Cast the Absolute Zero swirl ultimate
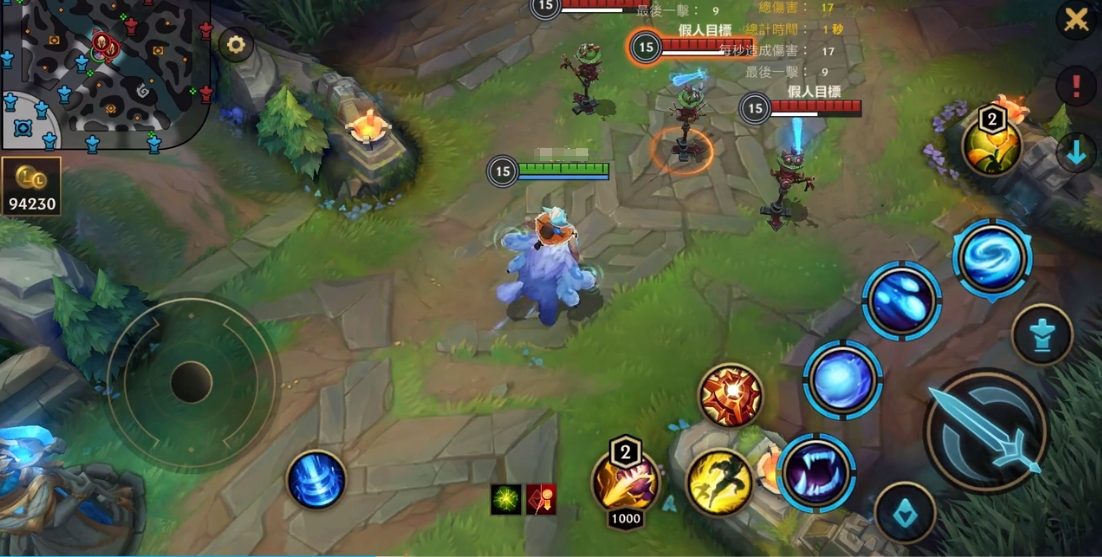 [991, 257]
